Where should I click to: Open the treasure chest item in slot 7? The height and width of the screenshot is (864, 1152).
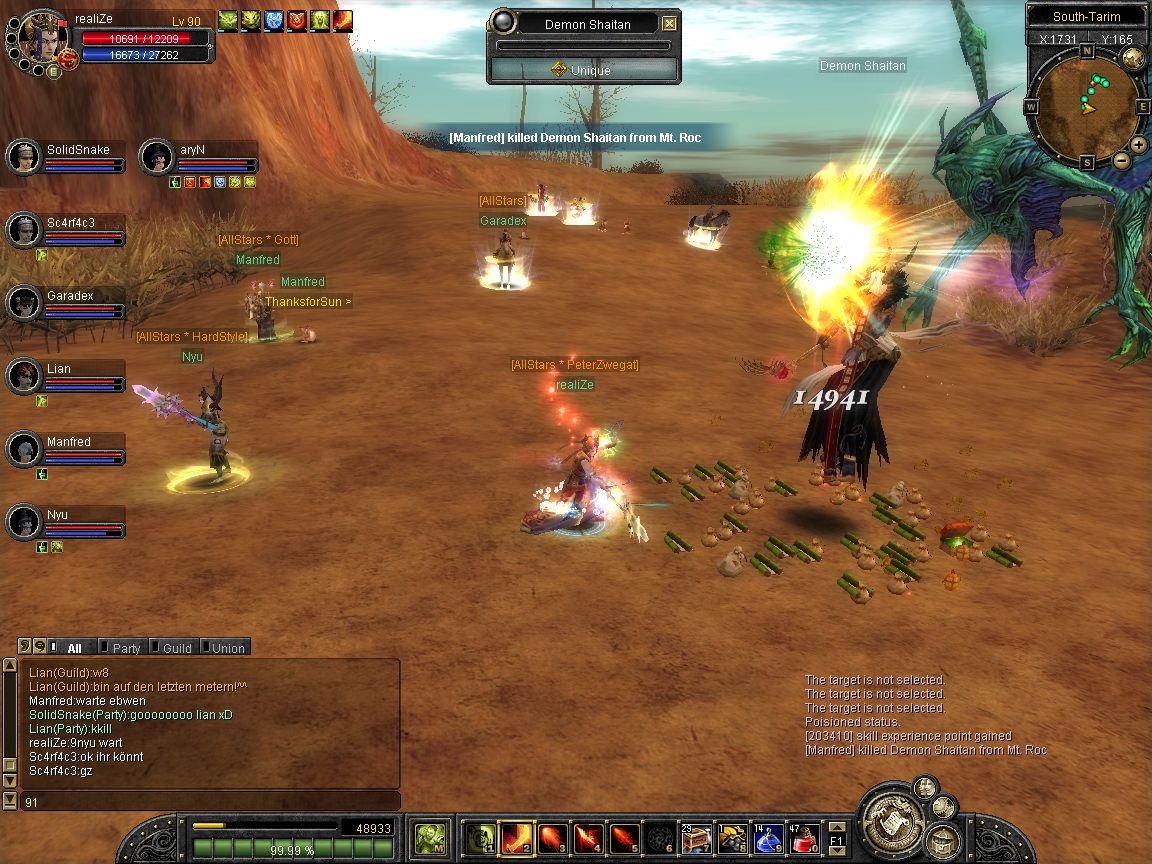pos(694,836)
